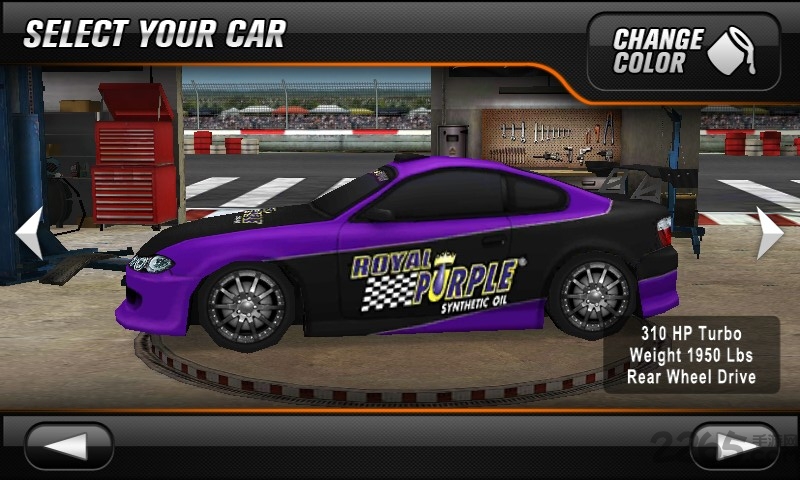
Task: Show the next car with right chevron
Action: click(768, 233)
